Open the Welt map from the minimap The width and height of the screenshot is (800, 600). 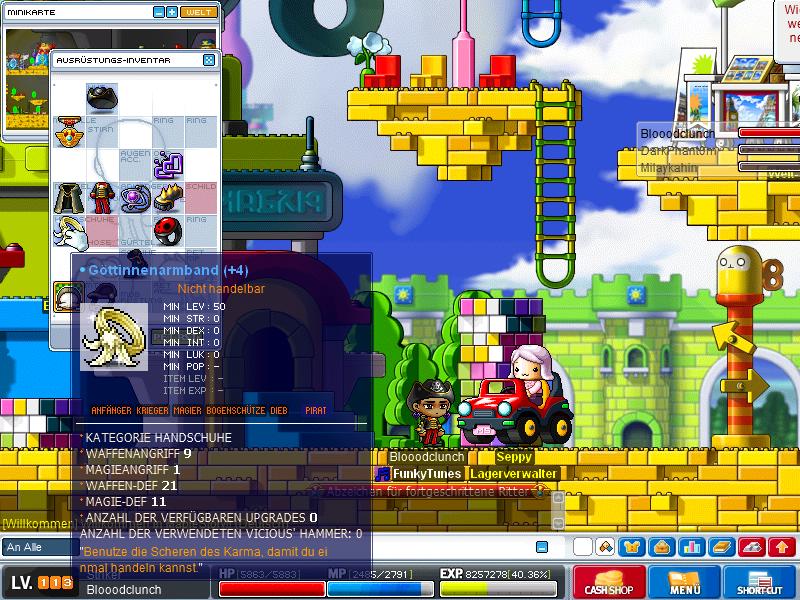point(198,12)
